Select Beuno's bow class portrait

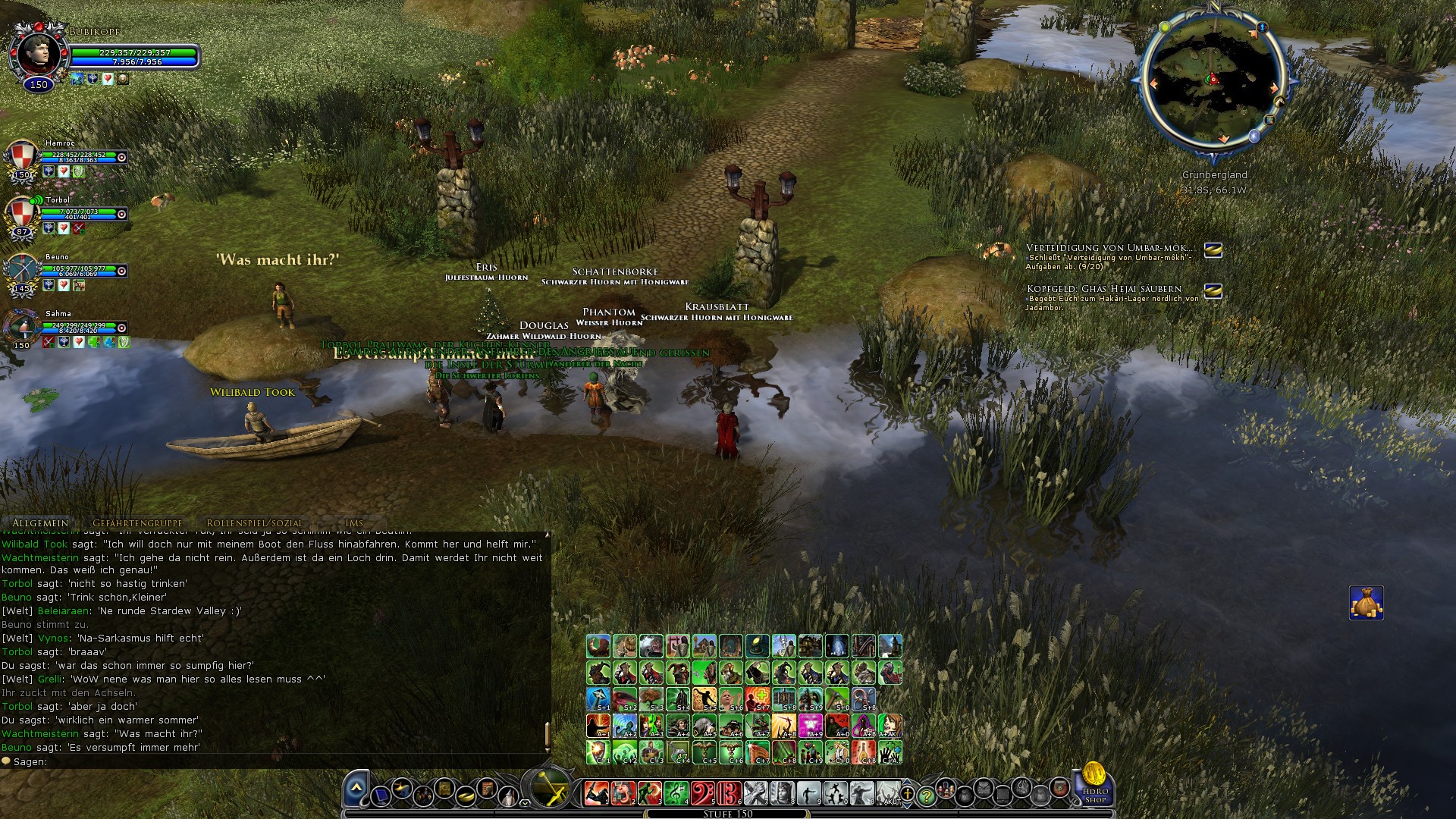(22, 271)
